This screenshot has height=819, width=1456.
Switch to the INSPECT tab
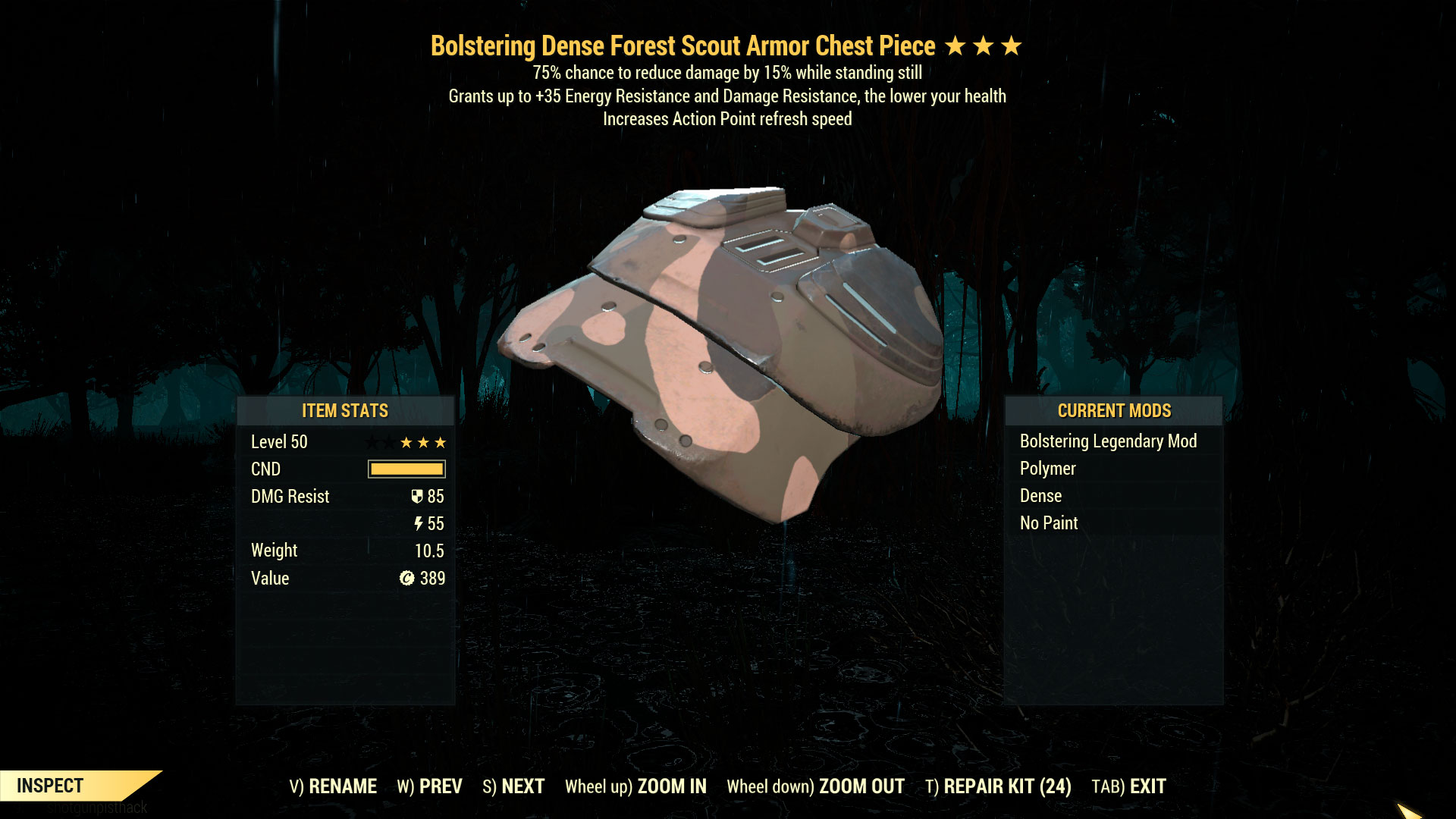point(51,786)
